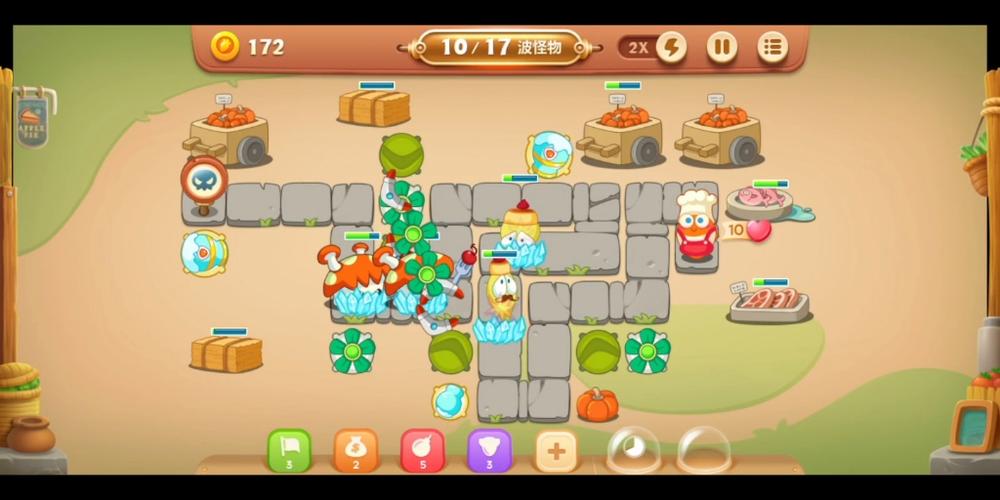
Task: Use the orange money bag item
Action: click(356, 450)
